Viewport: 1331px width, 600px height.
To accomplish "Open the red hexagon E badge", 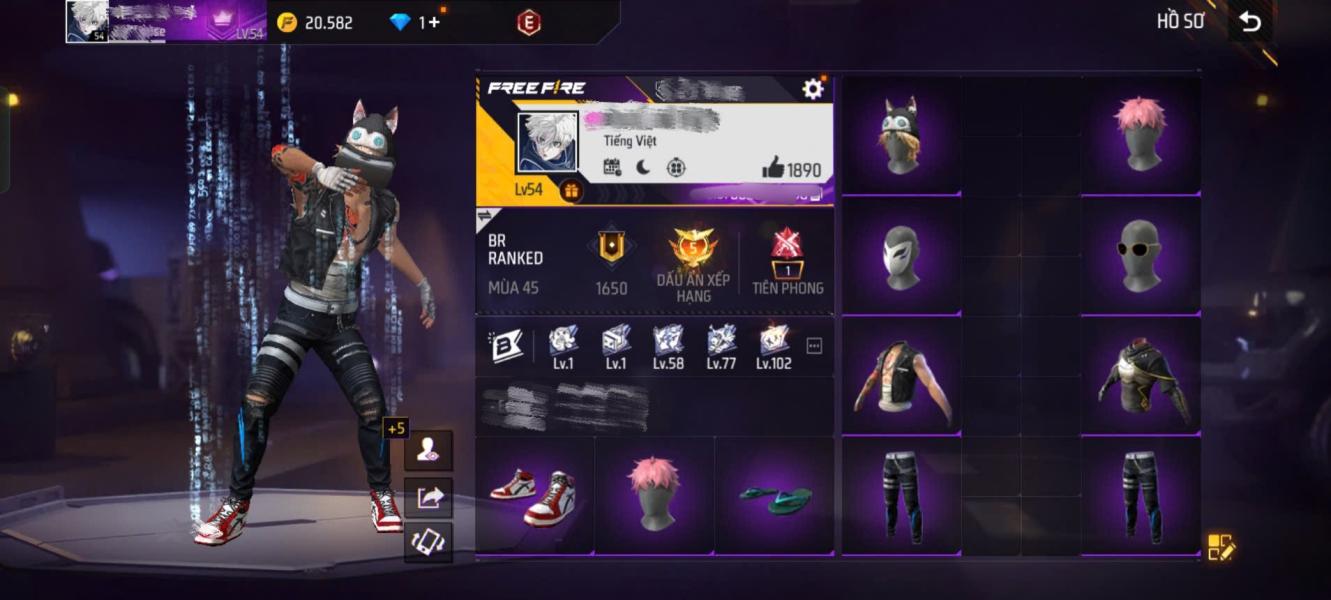I will [x=529, y=22].
